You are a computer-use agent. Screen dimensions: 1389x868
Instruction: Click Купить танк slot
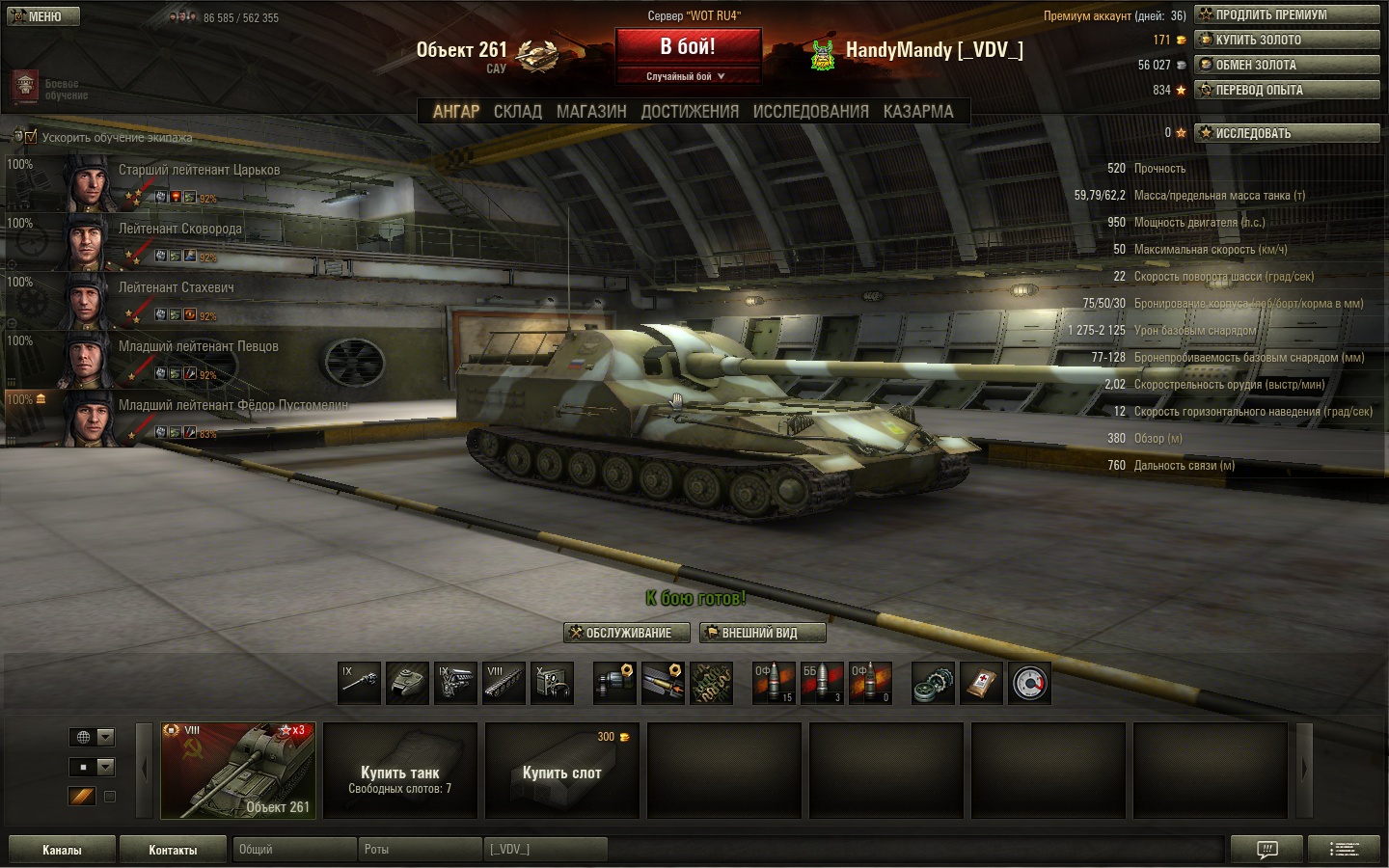point(399,771)
